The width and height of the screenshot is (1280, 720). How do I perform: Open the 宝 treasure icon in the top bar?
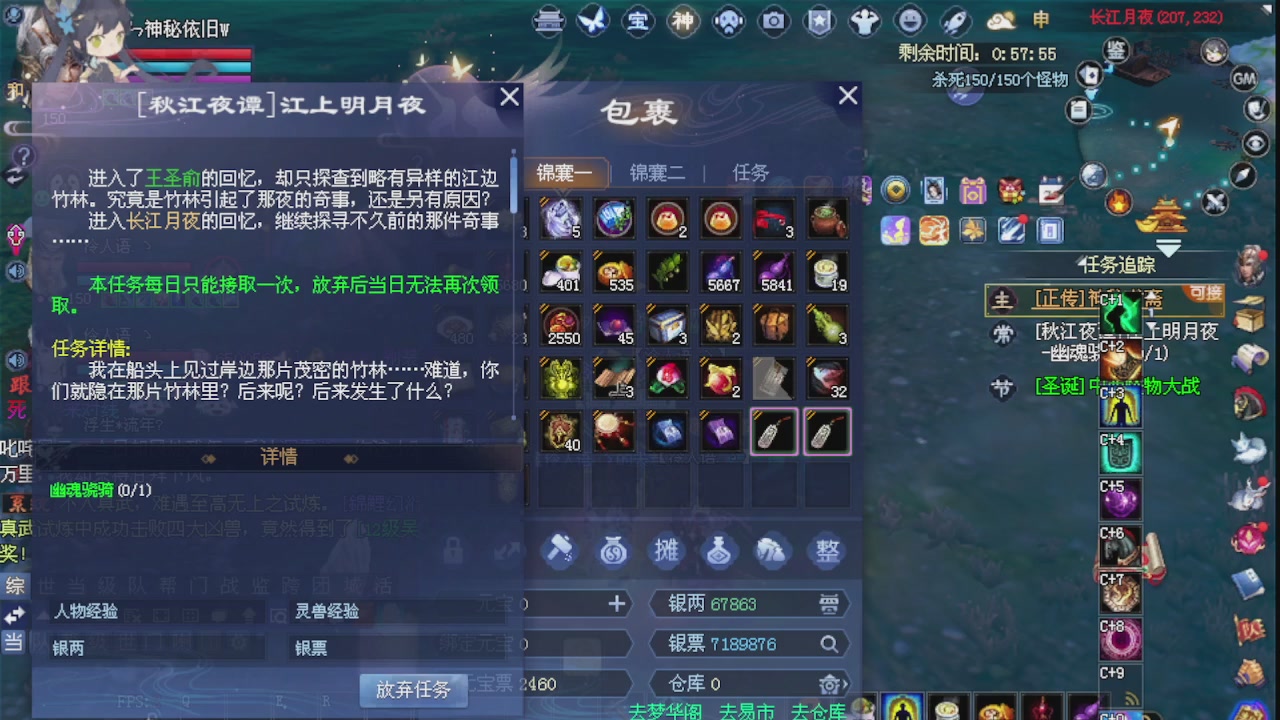pyautogui.click(x=638, y=21)
